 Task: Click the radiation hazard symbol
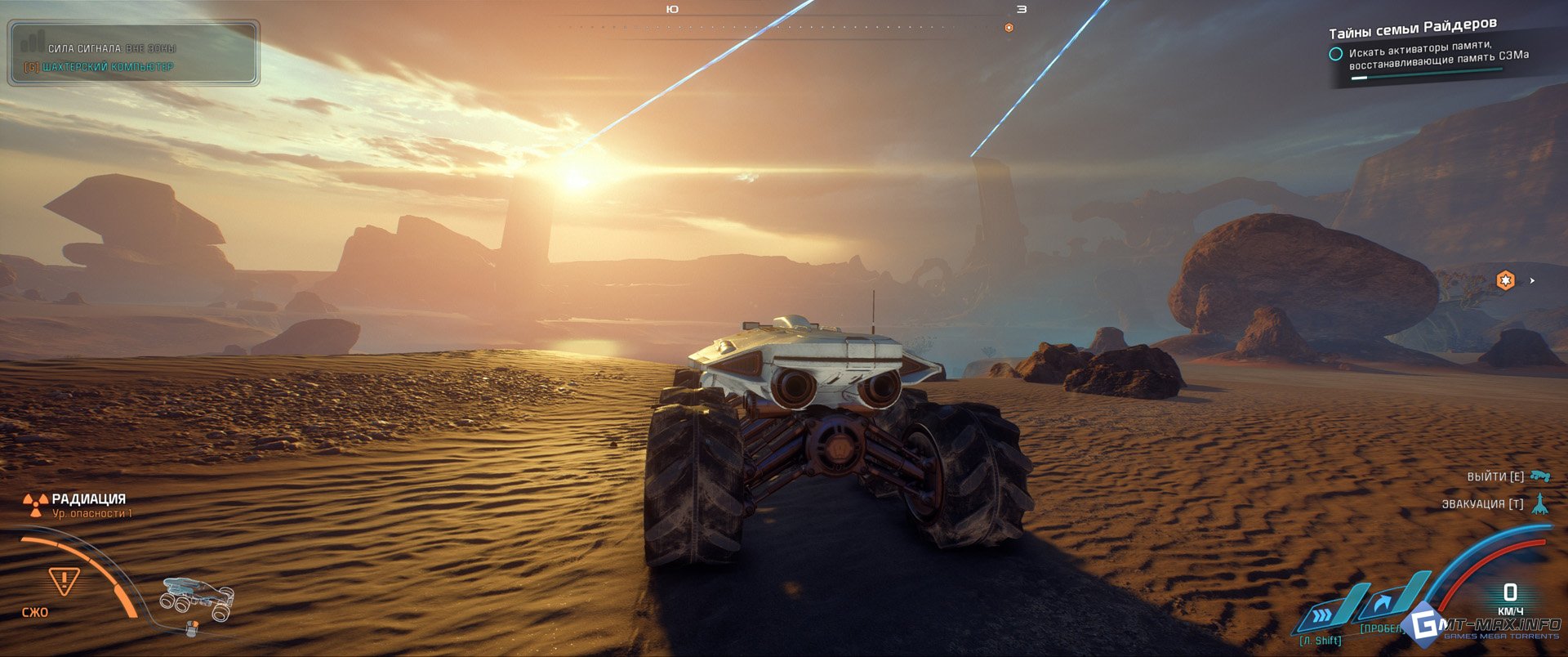pyautogui.click(x=34, y=504)
